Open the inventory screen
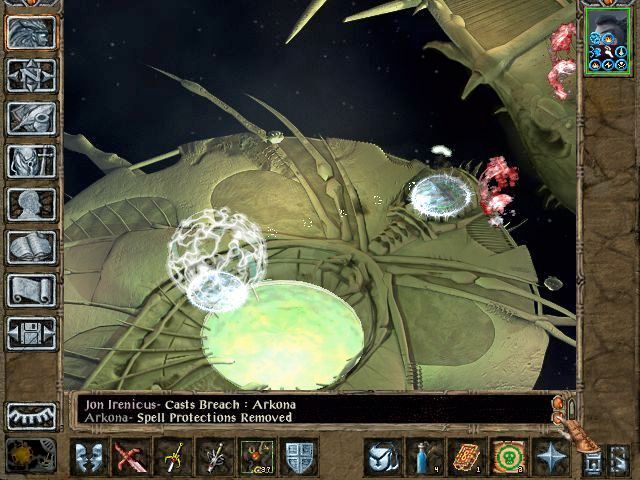 pyautogui.click(x=31, y=161)
